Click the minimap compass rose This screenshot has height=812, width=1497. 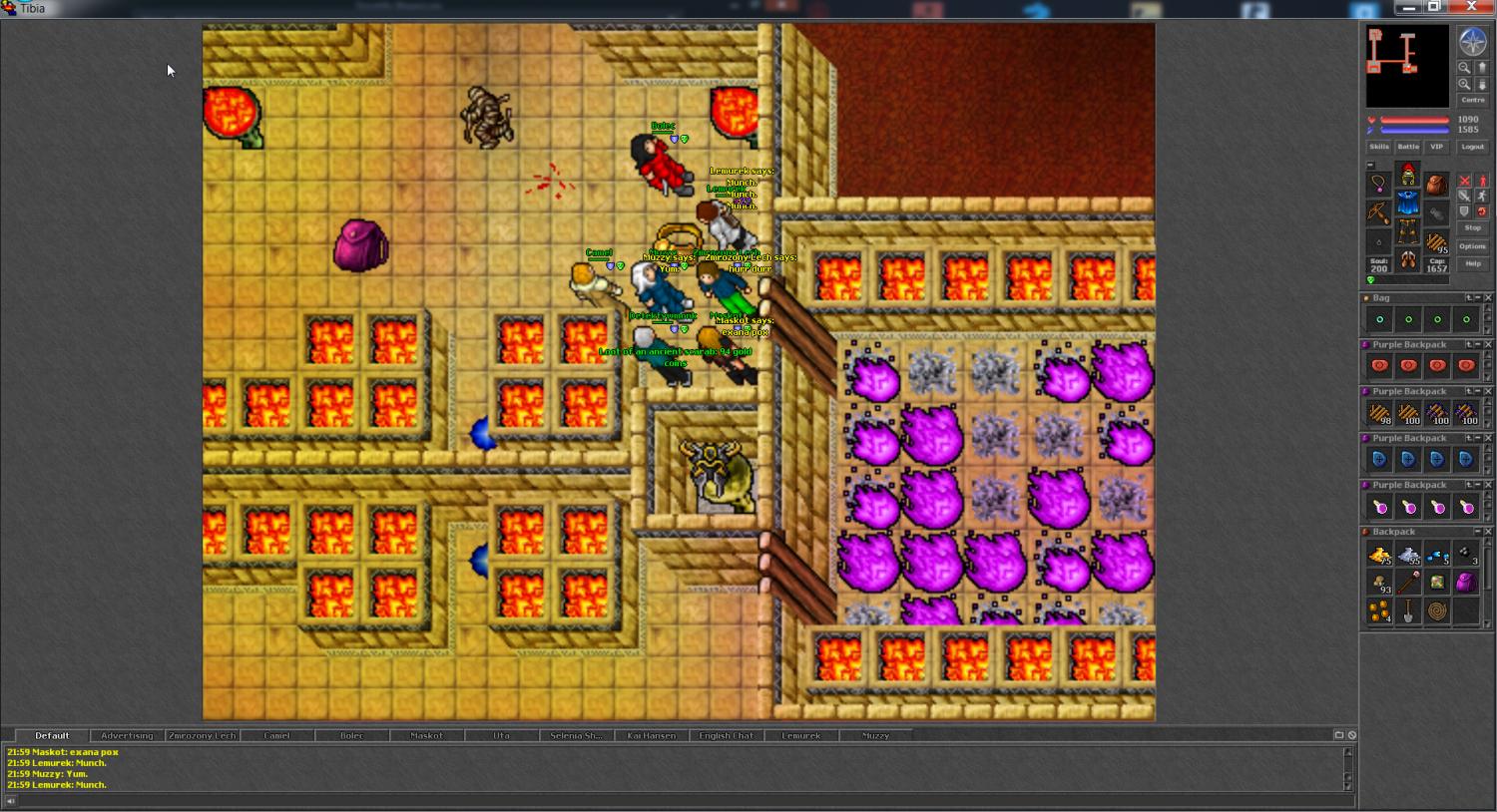click(1472, 42)
